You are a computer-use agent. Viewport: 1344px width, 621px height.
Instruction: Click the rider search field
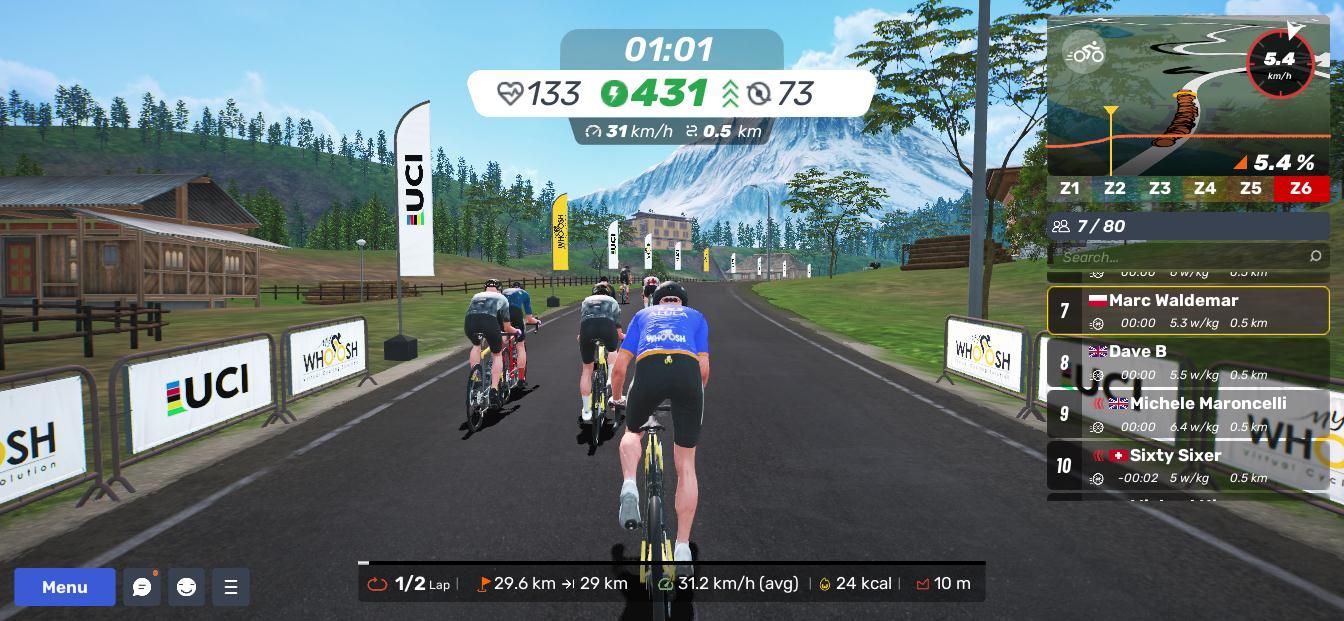1180,257
